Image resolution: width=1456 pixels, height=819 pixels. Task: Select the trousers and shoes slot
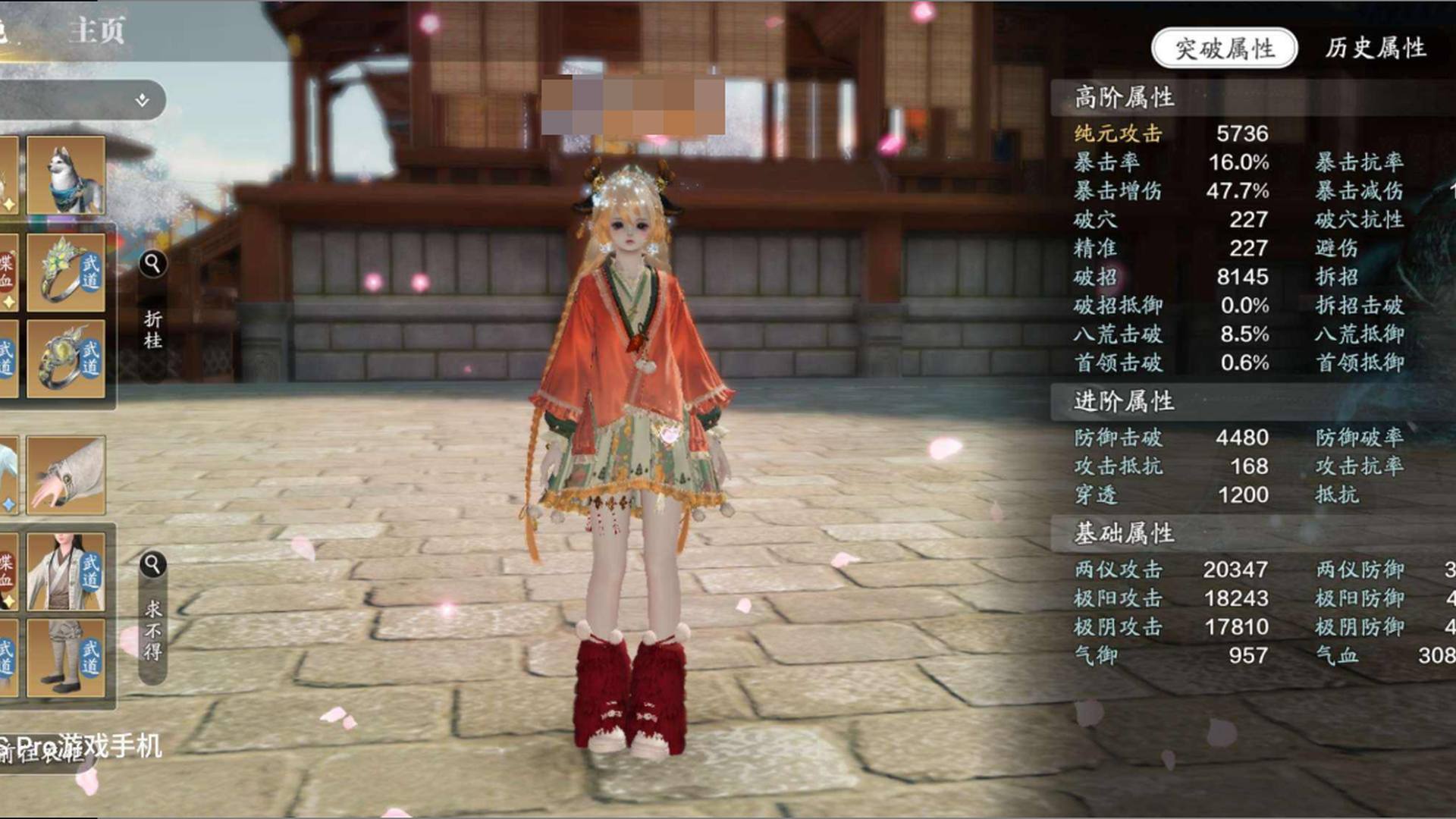66,657
